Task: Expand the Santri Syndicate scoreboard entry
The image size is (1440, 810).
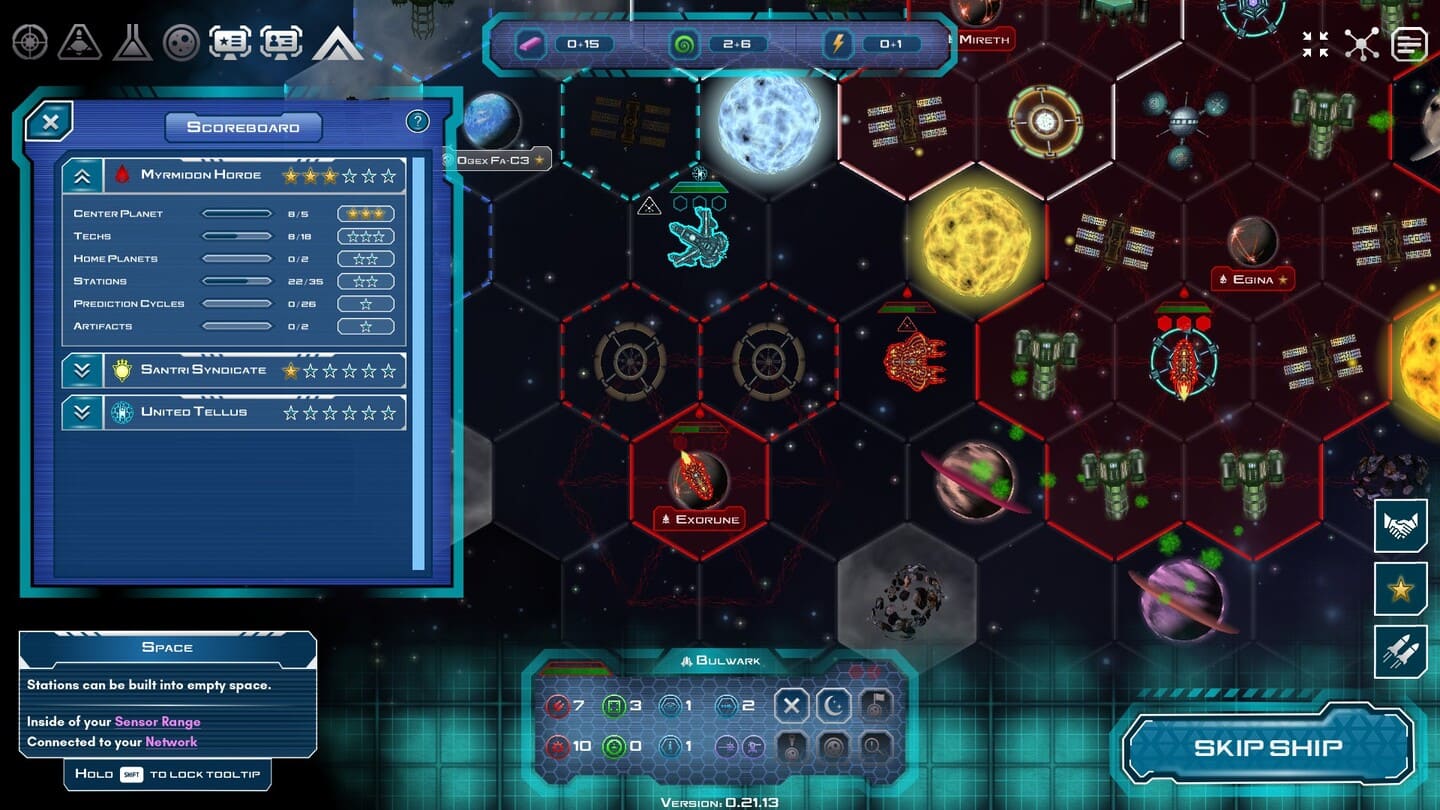Action: point(82,371)
